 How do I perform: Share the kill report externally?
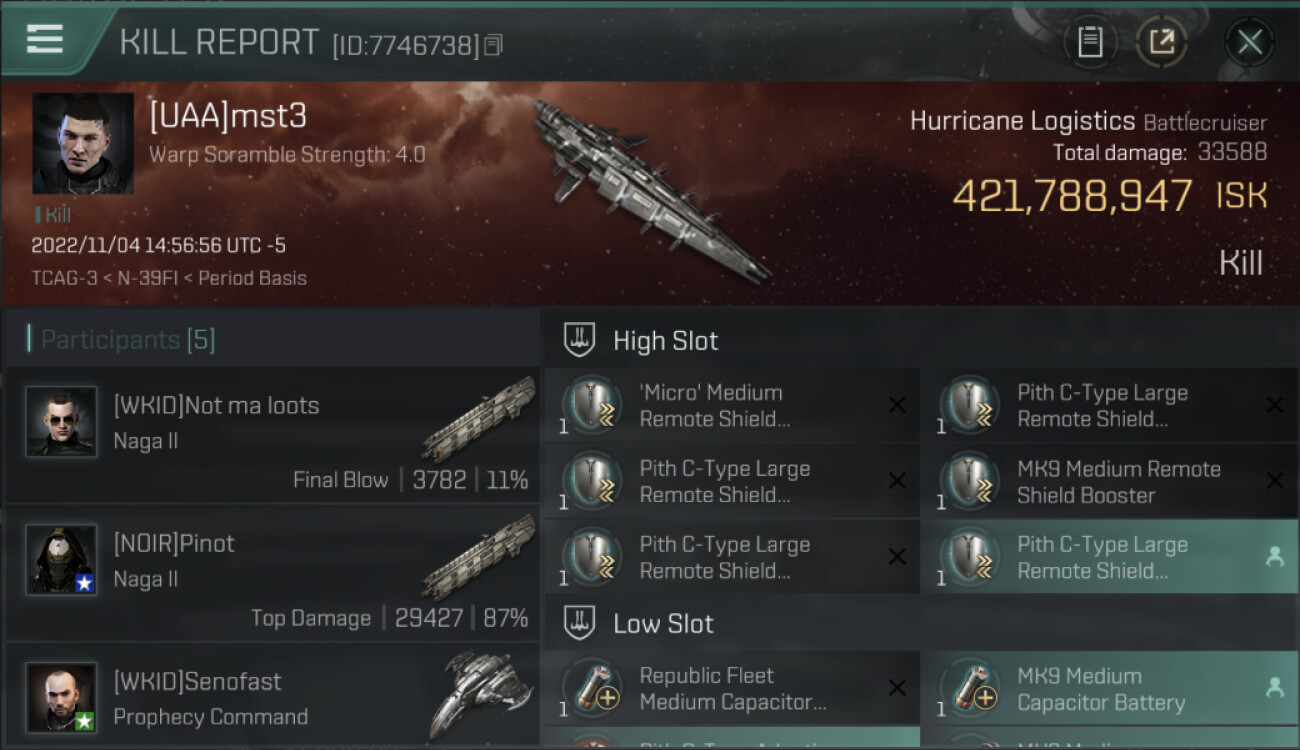click(1161, 42)
